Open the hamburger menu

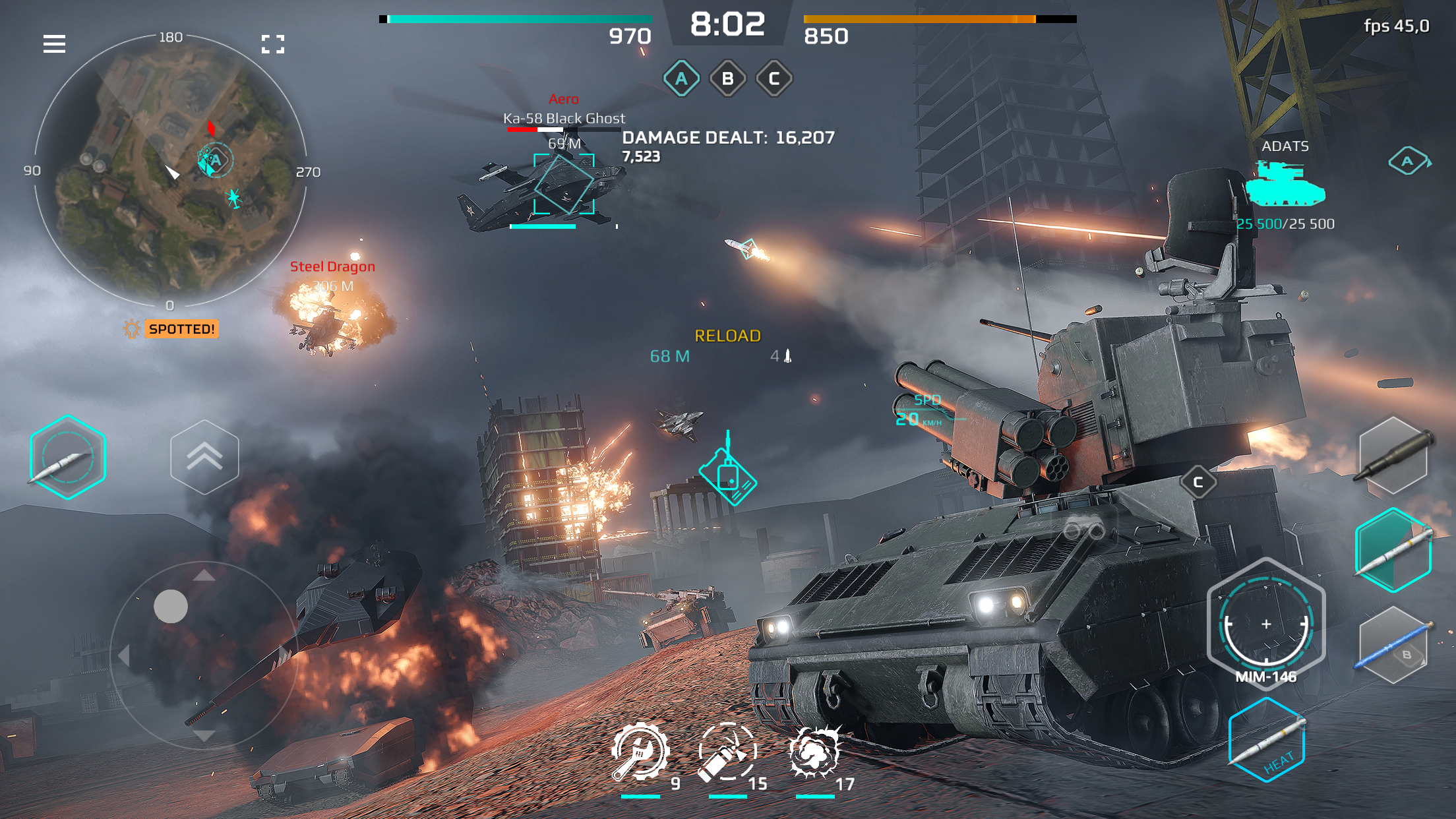pos(55,44)
